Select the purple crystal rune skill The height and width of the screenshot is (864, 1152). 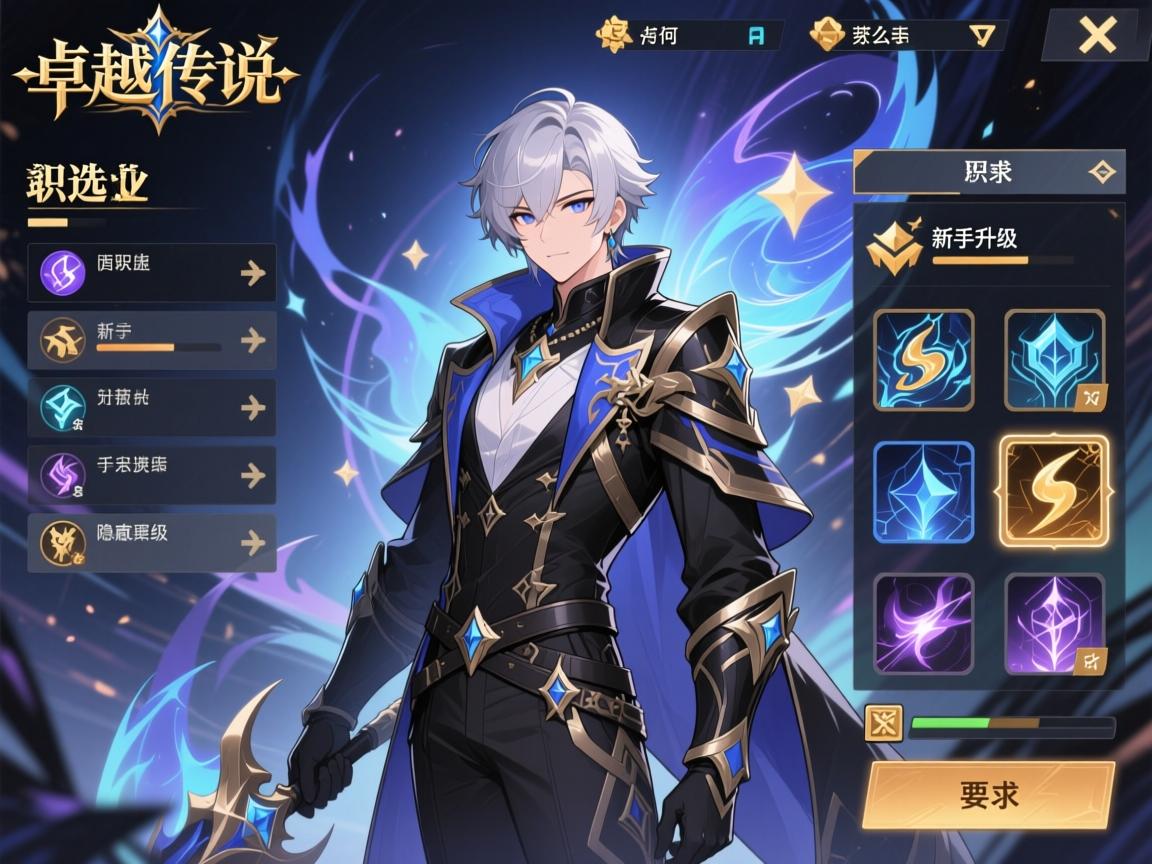(x=1054, y=624)
